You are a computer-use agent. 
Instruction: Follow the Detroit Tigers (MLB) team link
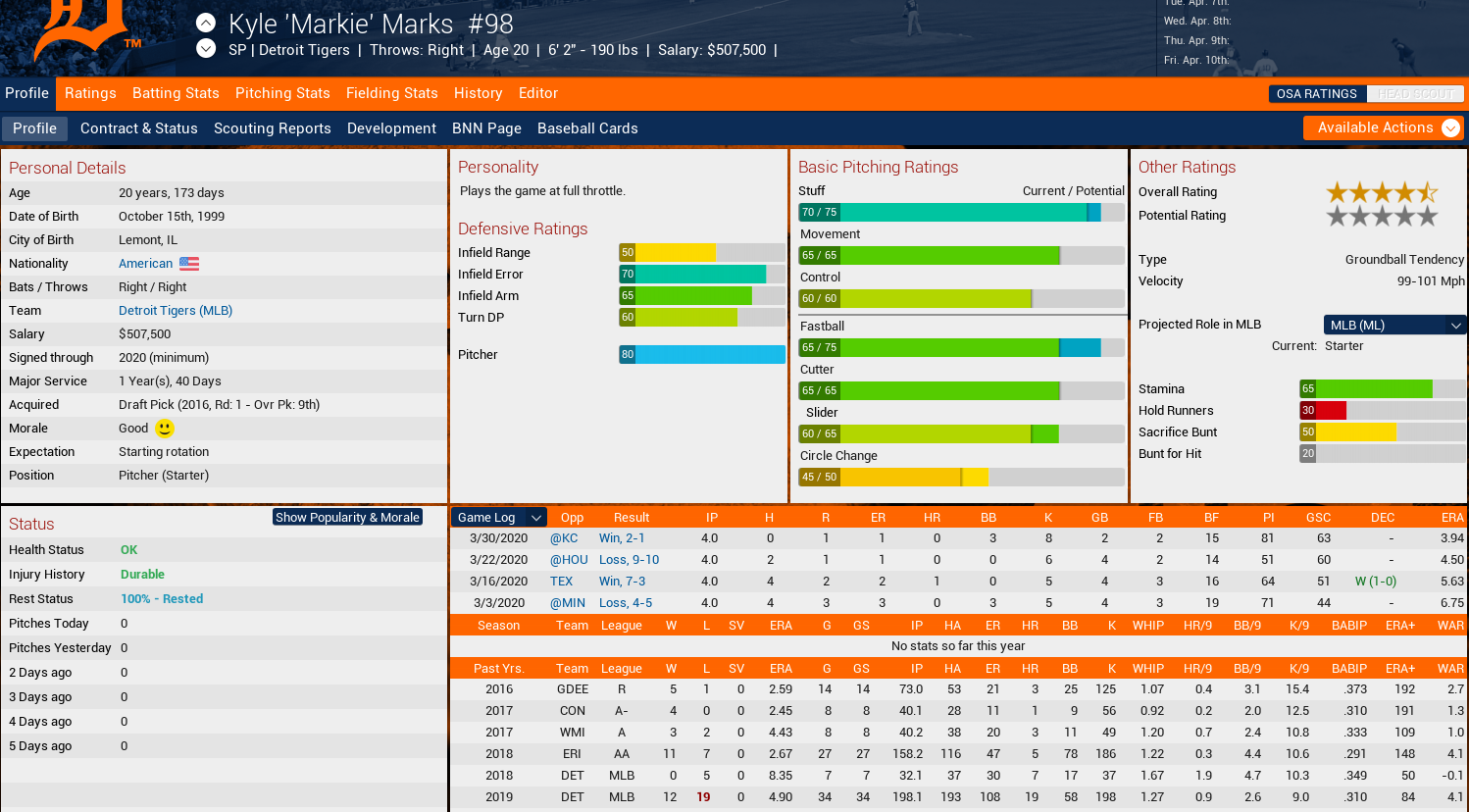[176, 311]
